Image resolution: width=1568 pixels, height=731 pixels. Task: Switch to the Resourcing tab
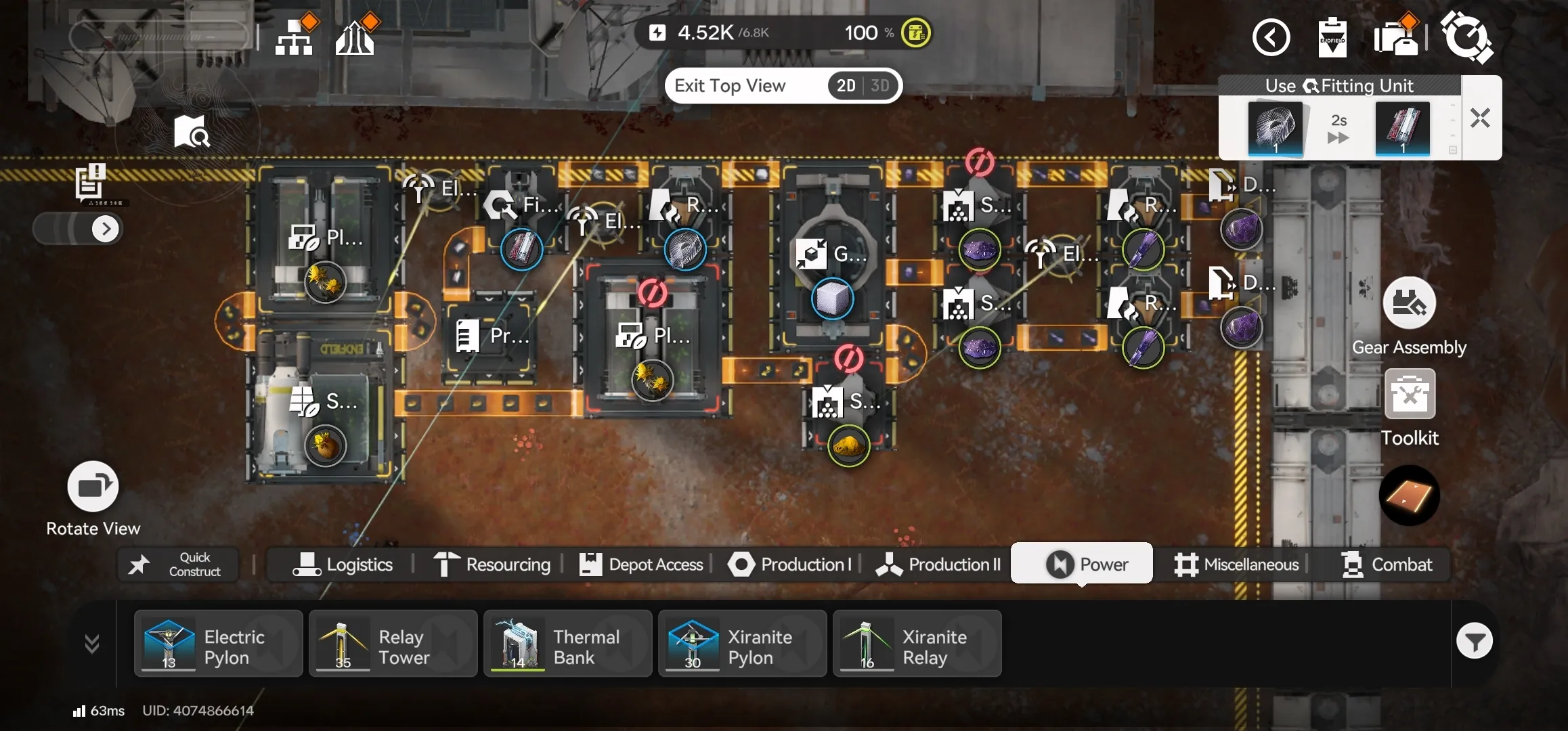492,564
